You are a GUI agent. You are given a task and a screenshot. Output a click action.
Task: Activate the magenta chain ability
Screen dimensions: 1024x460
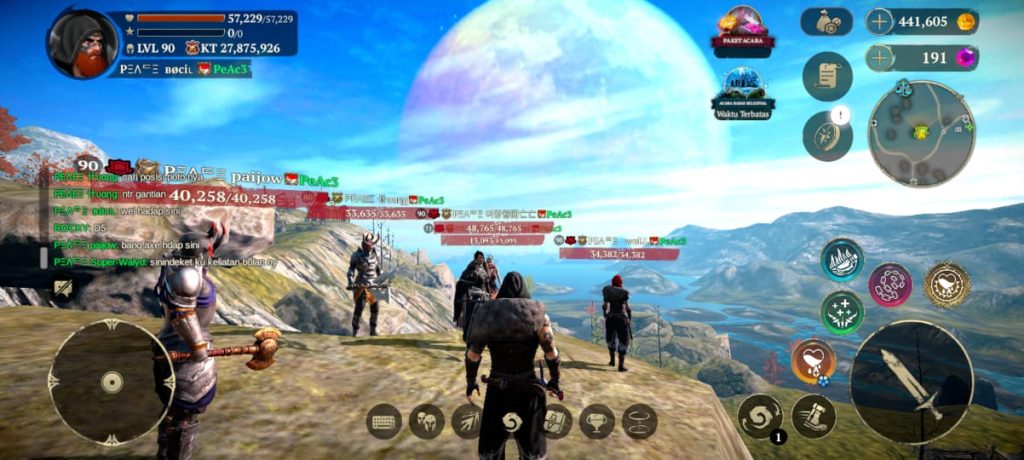889,285
